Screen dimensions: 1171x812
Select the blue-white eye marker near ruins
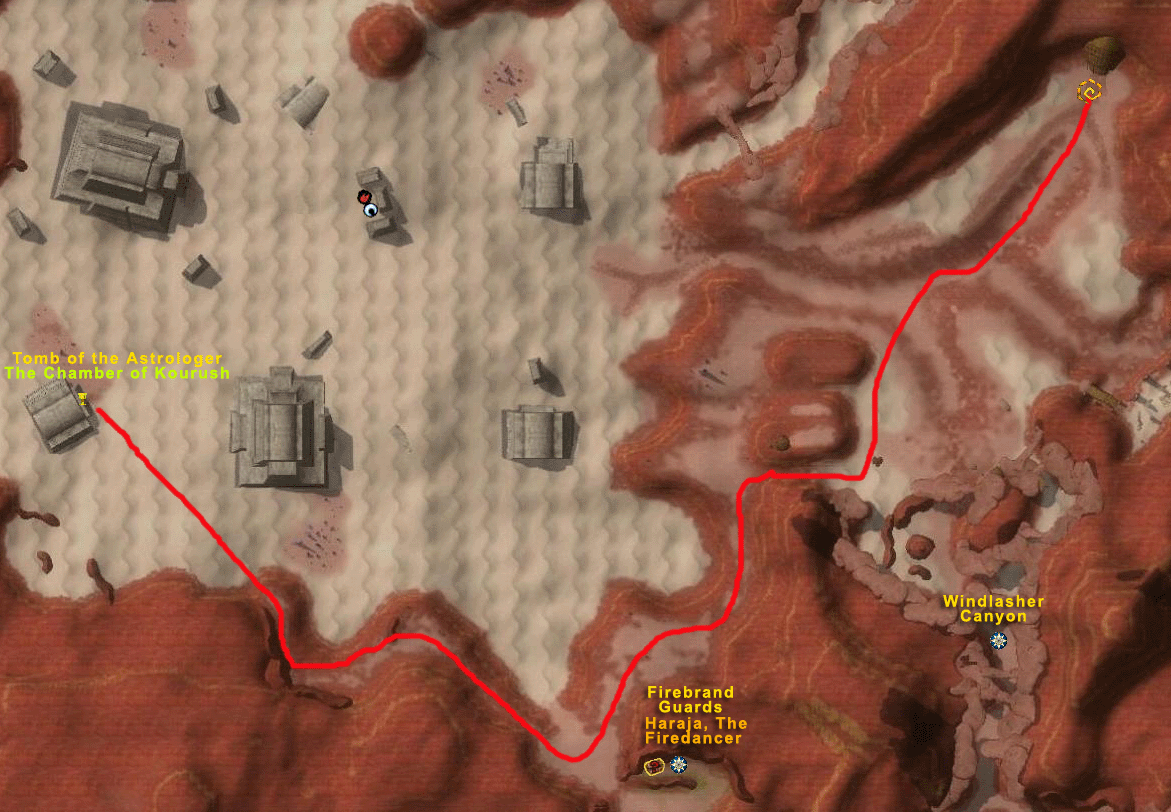(372, 210)
